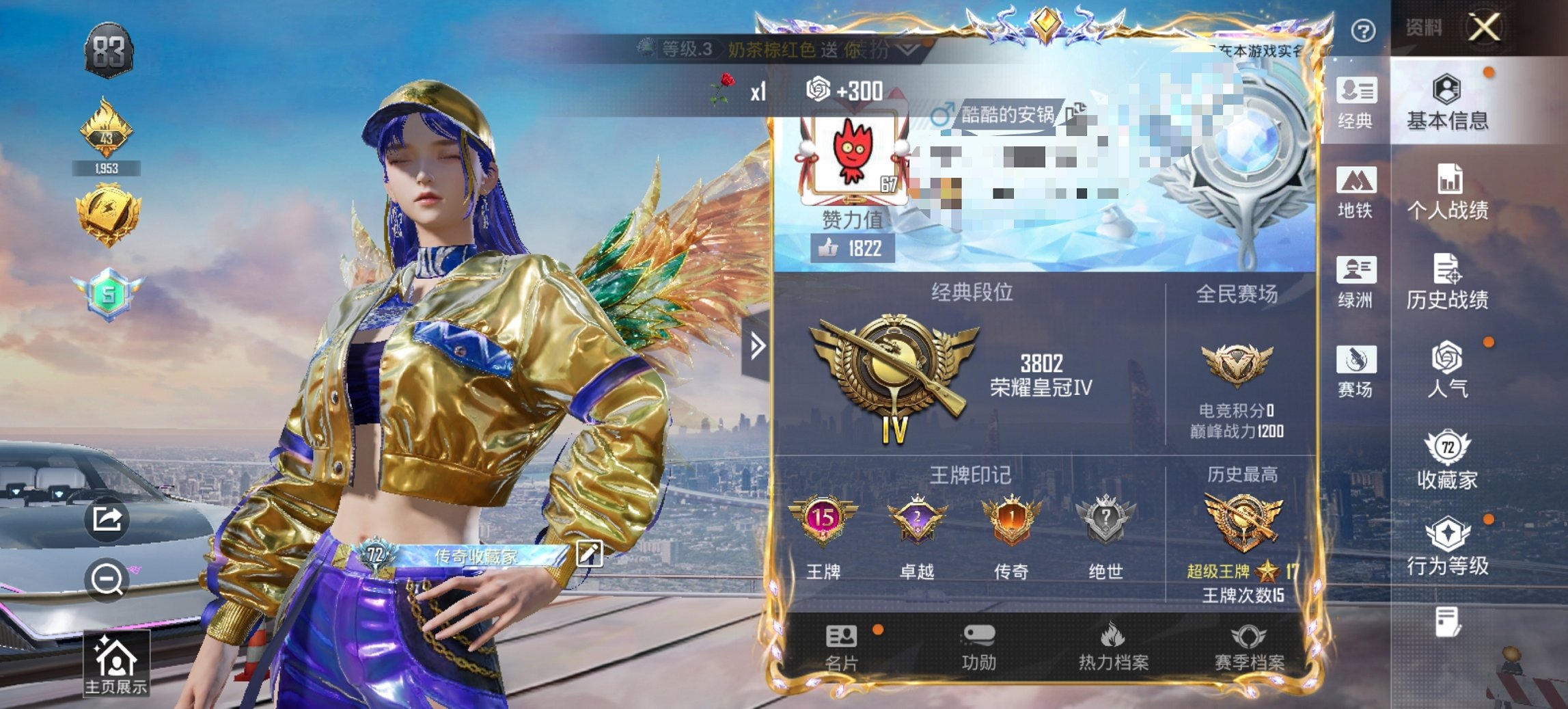
Task: Click the 主页展示 home display icon
Action: [118, 659]
